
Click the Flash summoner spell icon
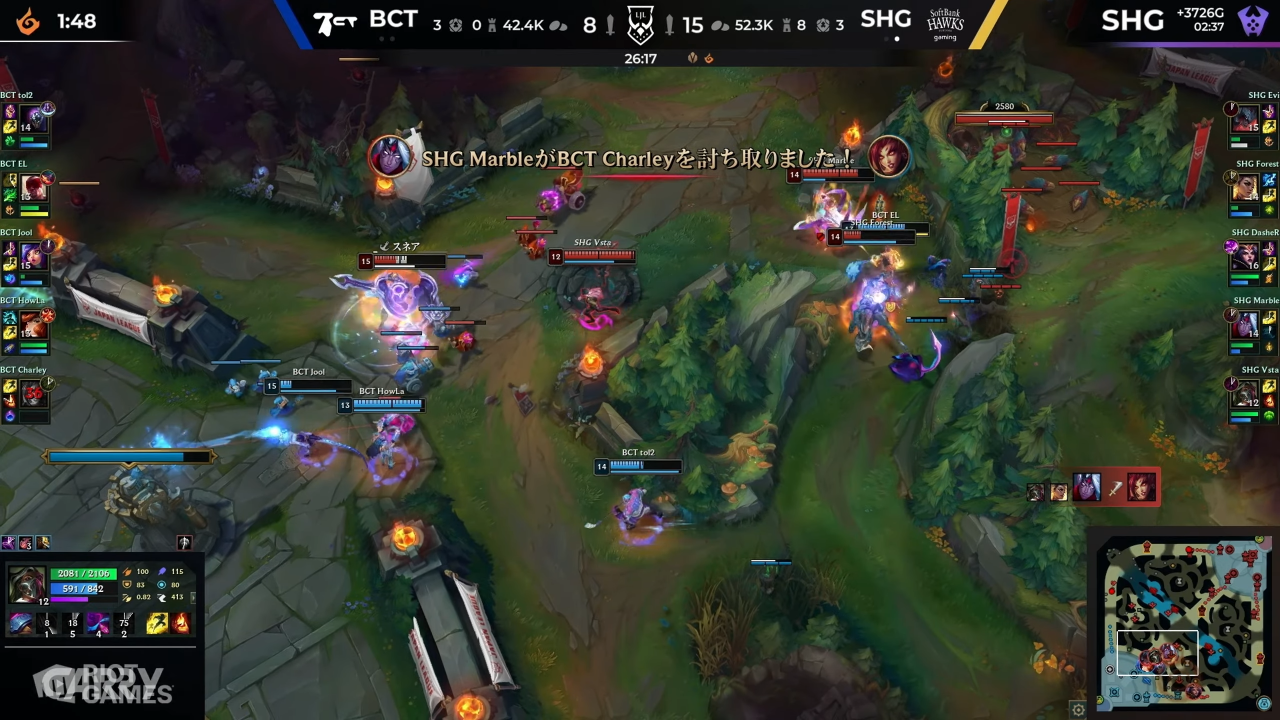[x=156, y=622]
